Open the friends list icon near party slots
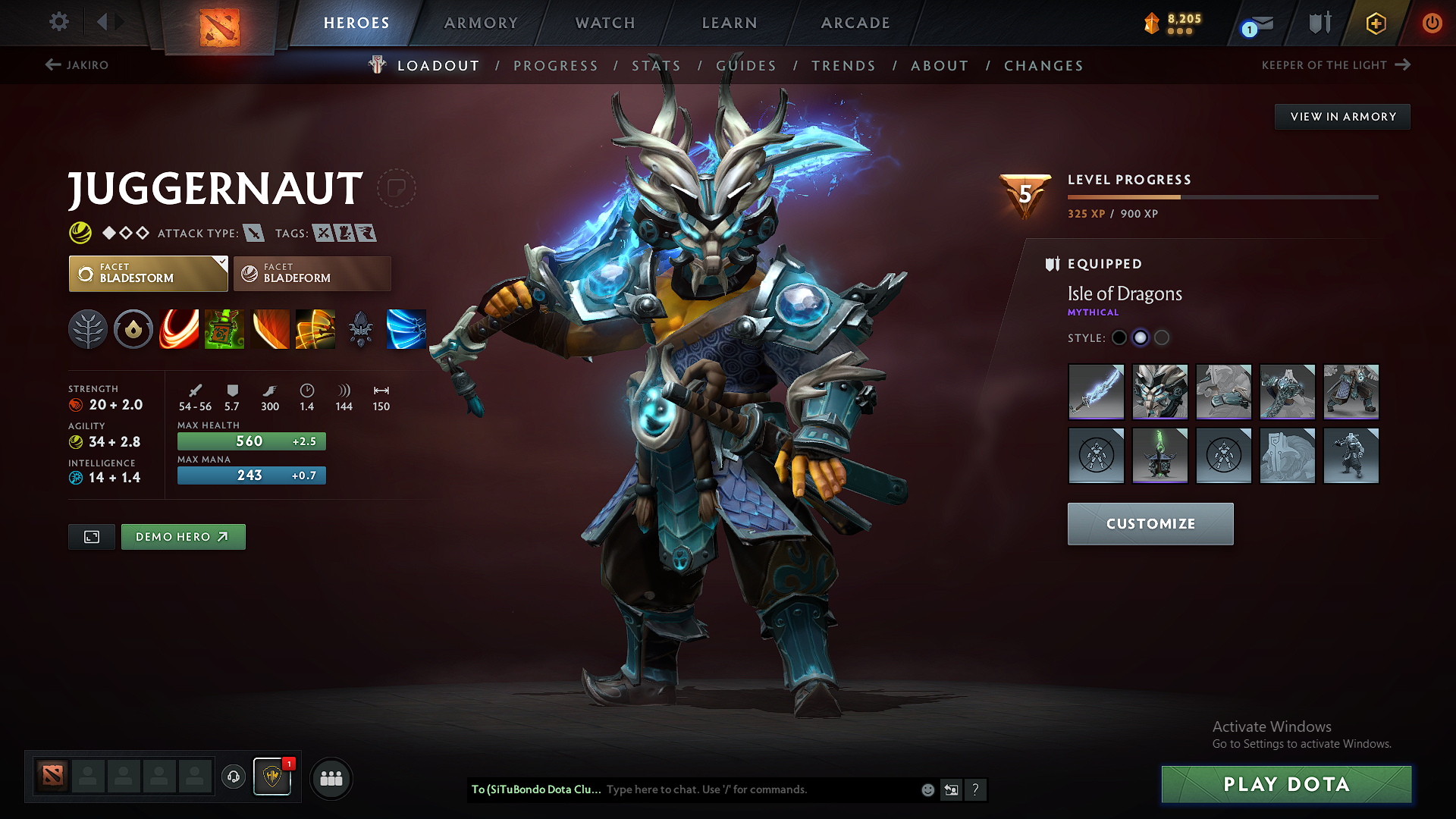Image resolution: width=1456 pixels, height=819 pixels. coord(331,778)
